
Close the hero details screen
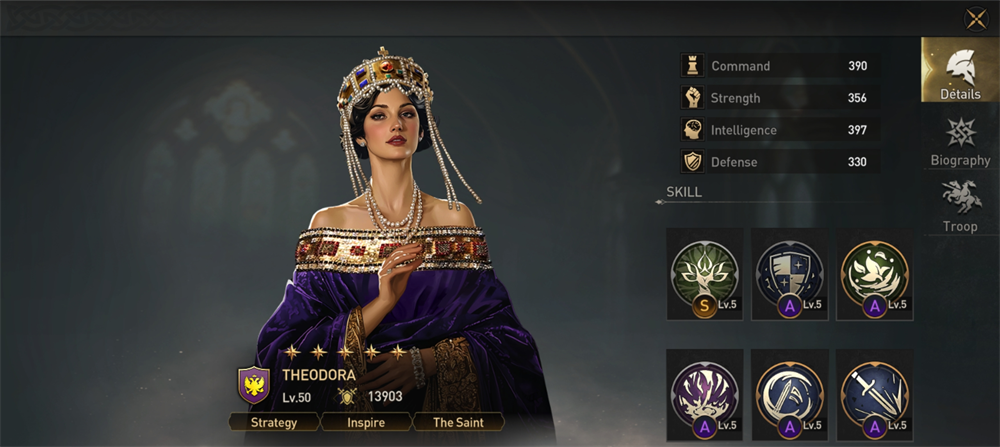tap(976, 19)
